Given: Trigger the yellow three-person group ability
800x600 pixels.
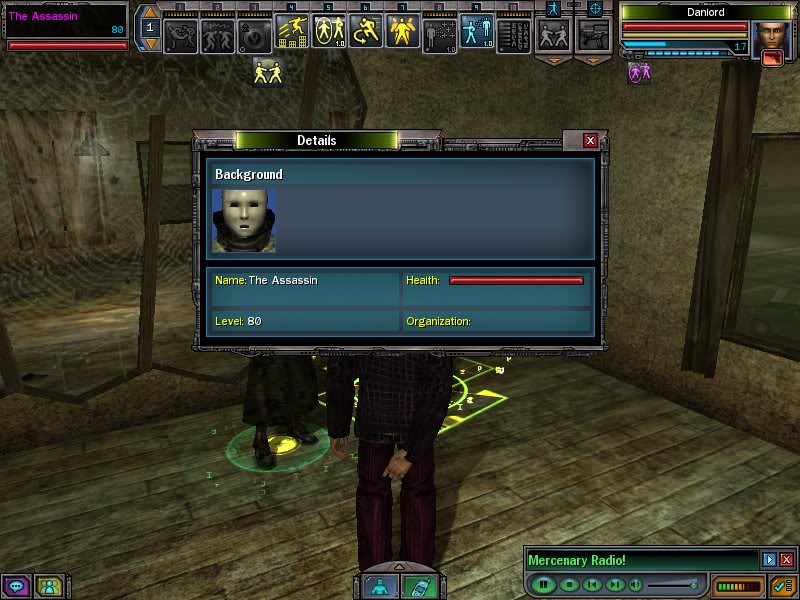Looking at the screenshot, I should [402, 33].
